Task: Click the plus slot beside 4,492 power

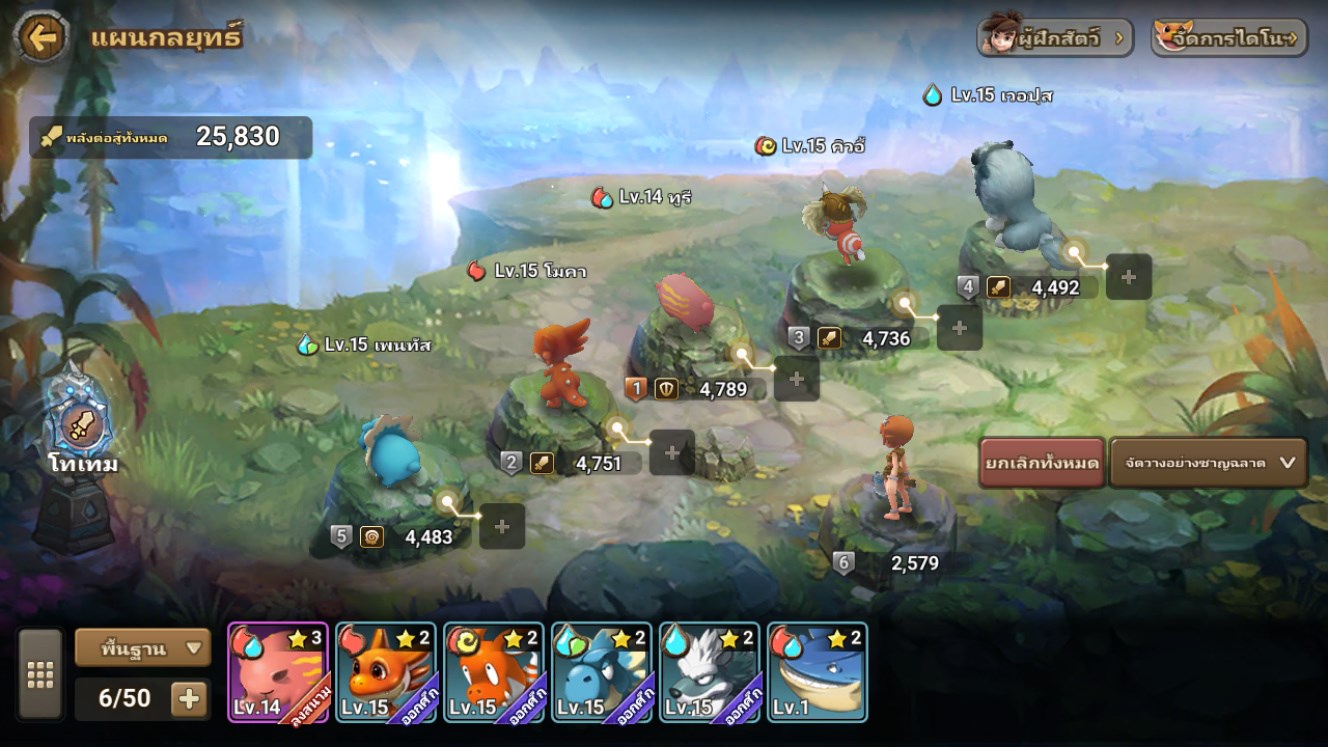Action: [1129, 277]
